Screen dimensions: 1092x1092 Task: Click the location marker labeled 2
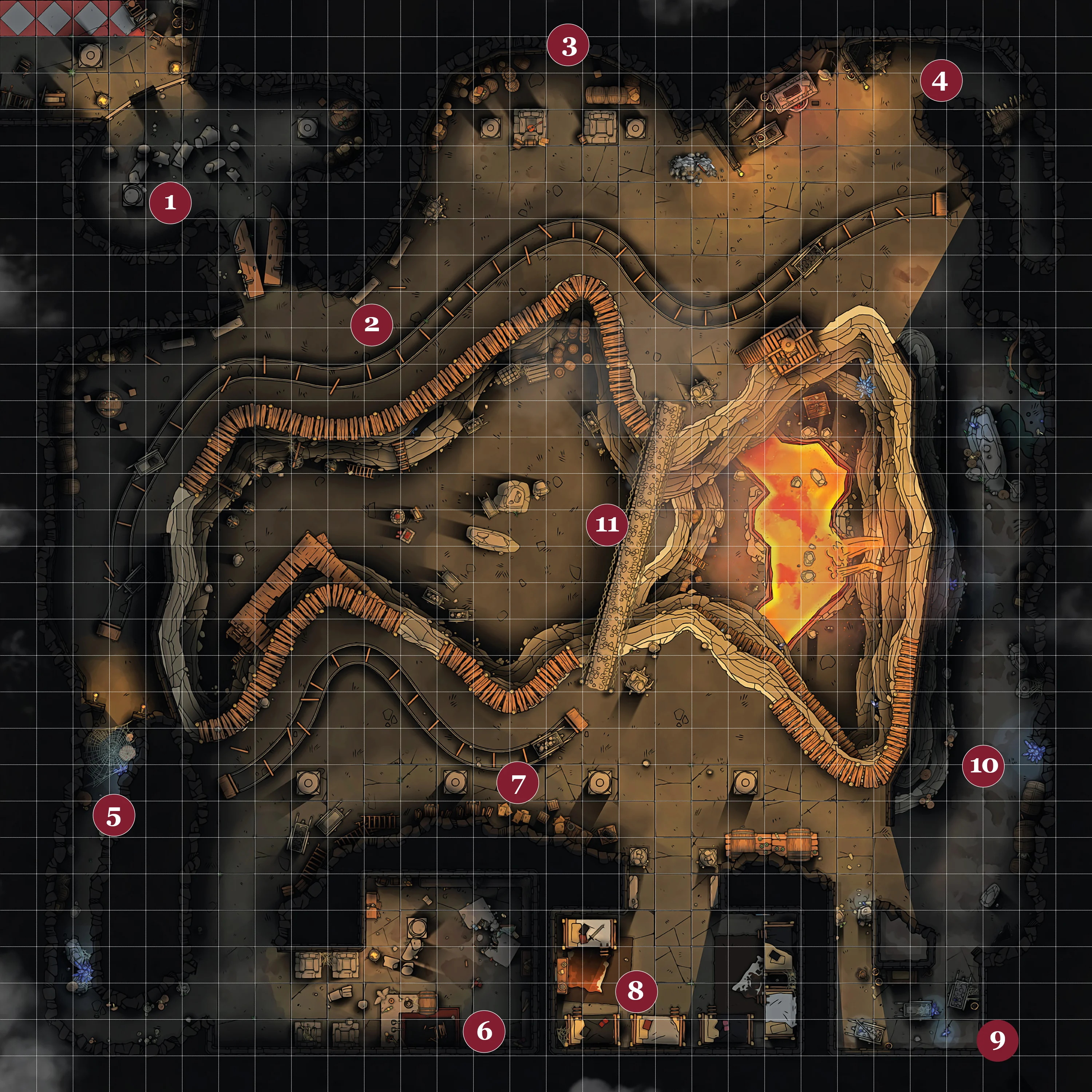coord(371,324)
